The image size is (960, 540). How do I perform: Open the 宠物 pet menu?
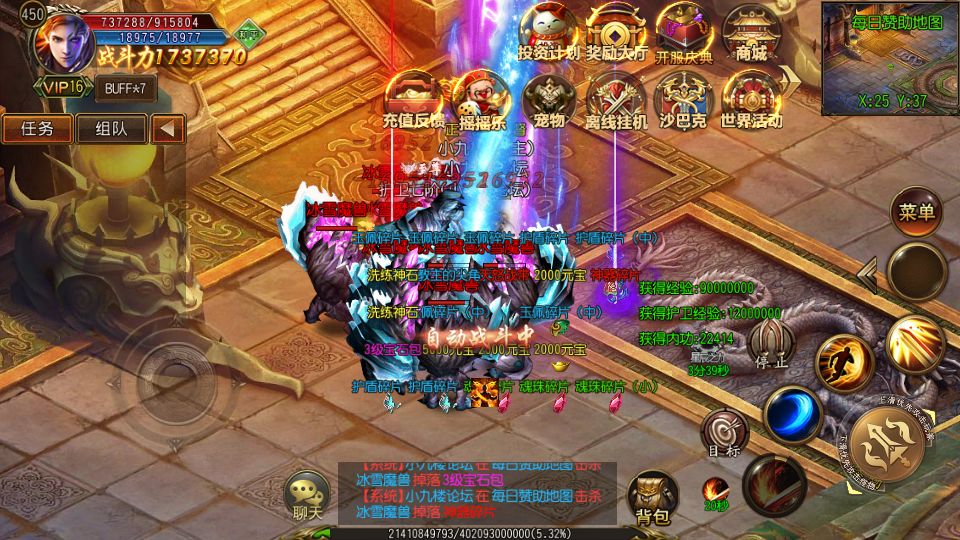pos(549,100)
